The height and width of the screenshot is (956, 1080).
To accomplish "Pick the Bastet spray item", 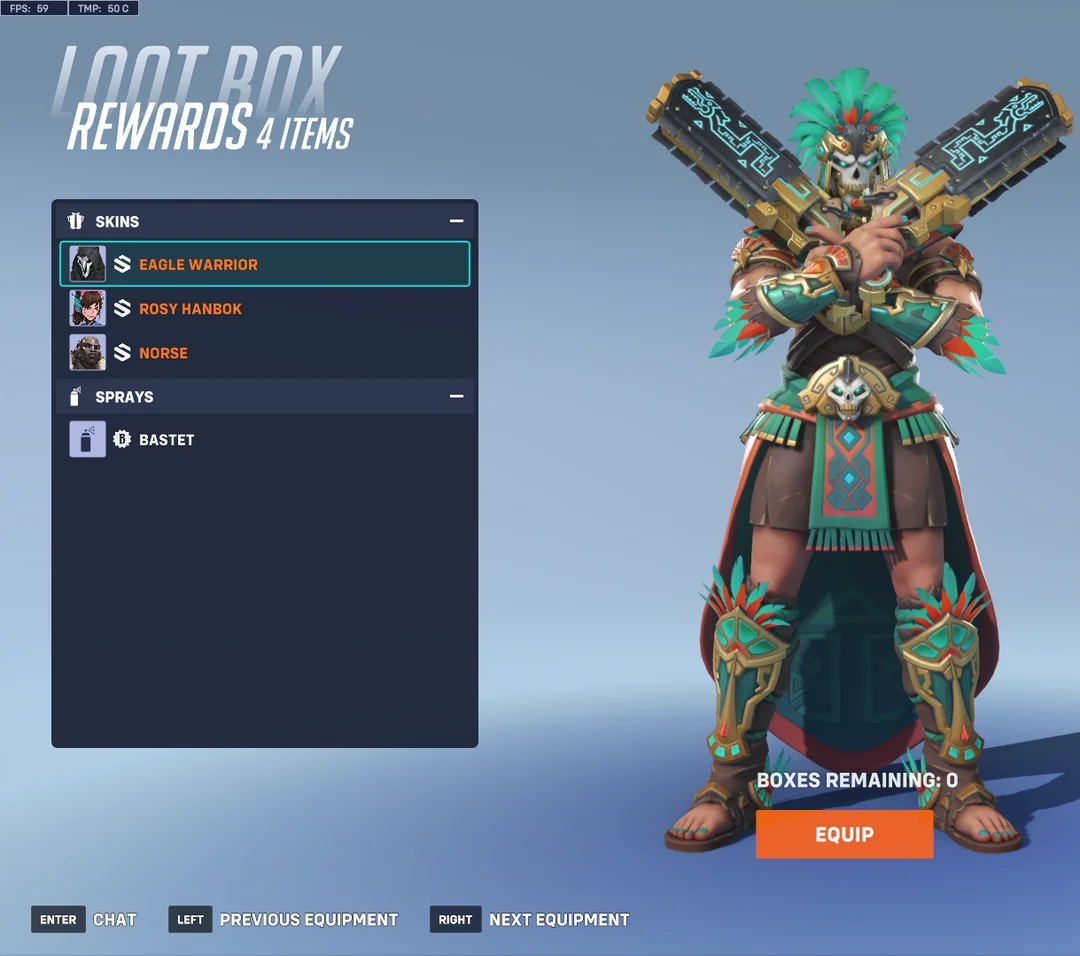I will (x=265, y=439).
